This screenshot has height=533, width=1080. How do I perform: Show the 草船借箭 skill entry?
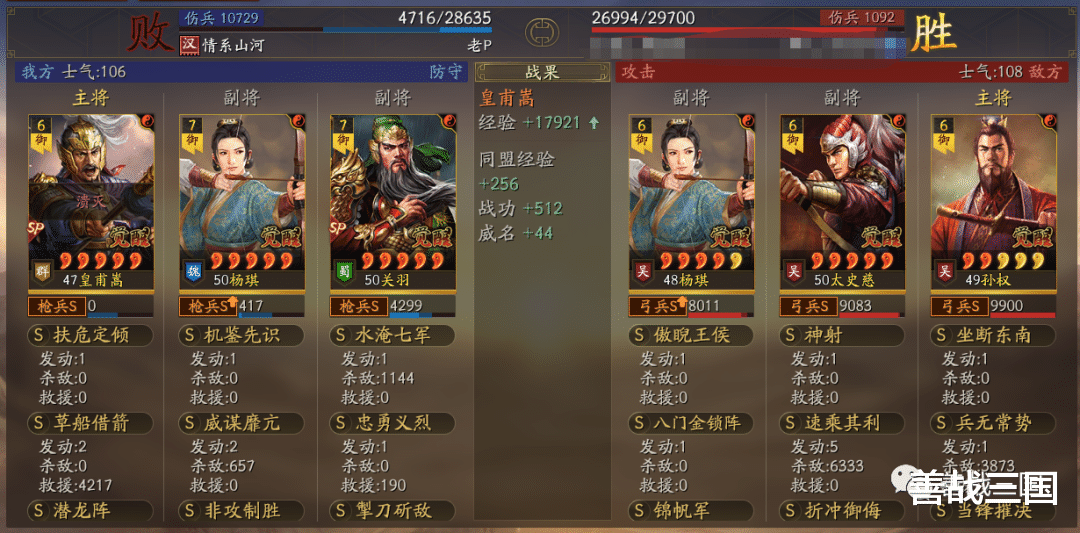(x=92, y=423)
